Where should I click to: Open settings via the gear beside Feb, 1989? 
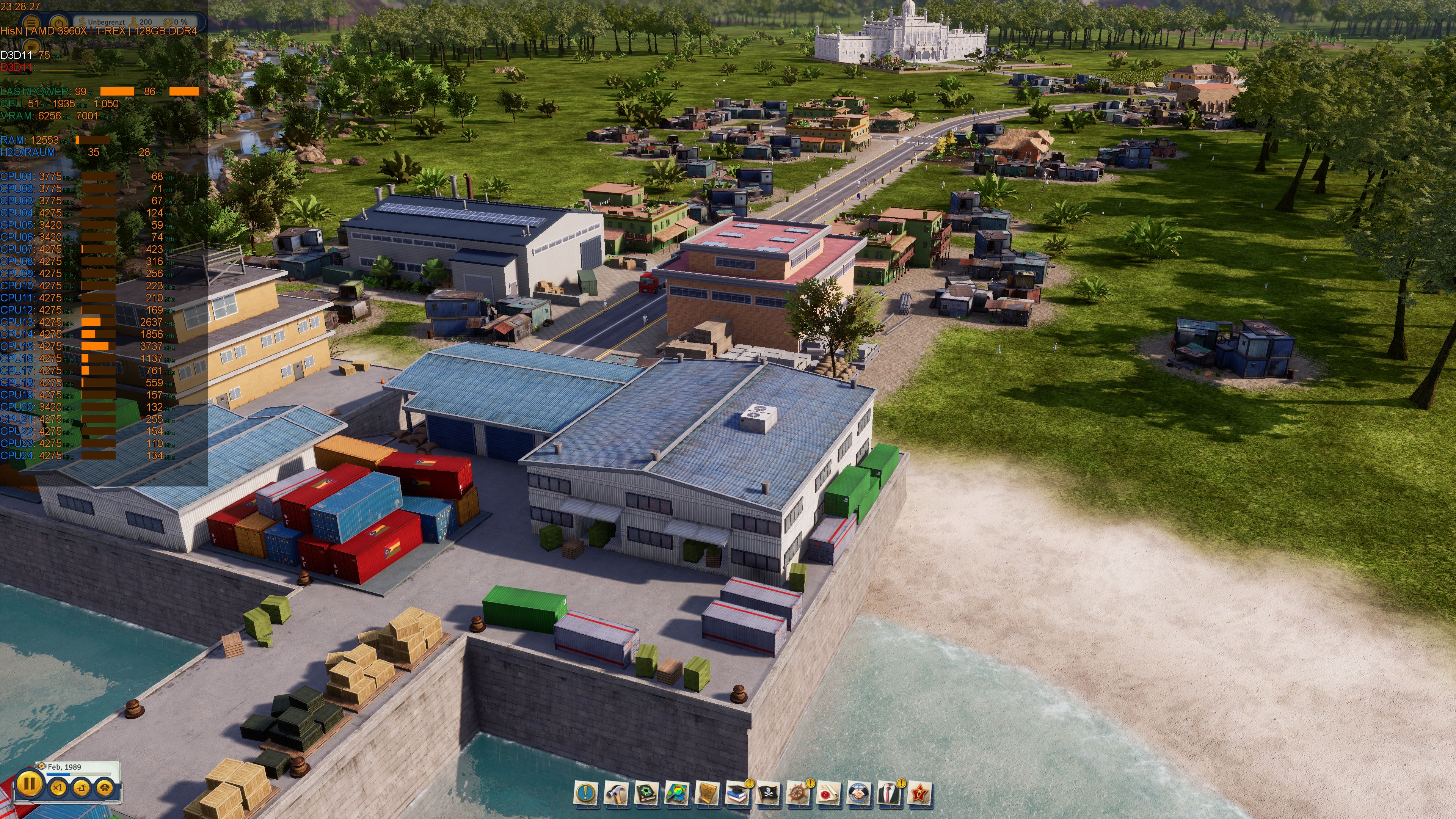[x=41, y=766]
